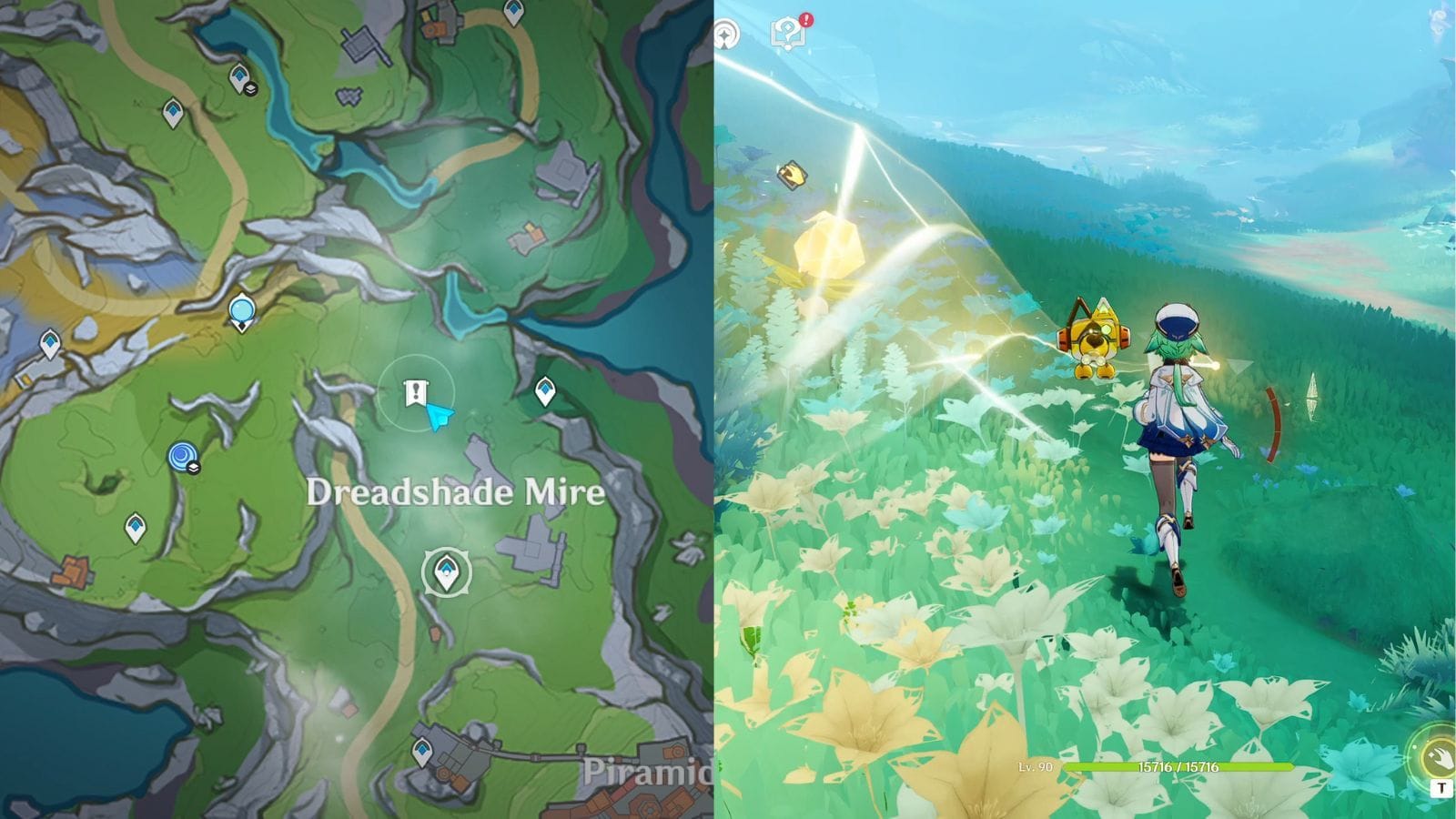Image resolution: width=1456 pixels, height=819 pixels.
Task: Click the waypoint with stacked layers symbol at top
Action: pyautogui.click(x=238, y=76)
